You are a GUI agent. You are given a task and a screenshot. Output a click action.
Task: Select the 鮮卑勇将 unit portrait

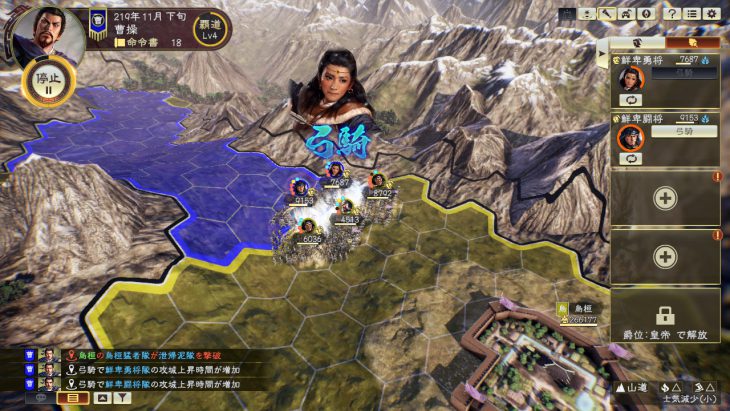coord(632,79)
